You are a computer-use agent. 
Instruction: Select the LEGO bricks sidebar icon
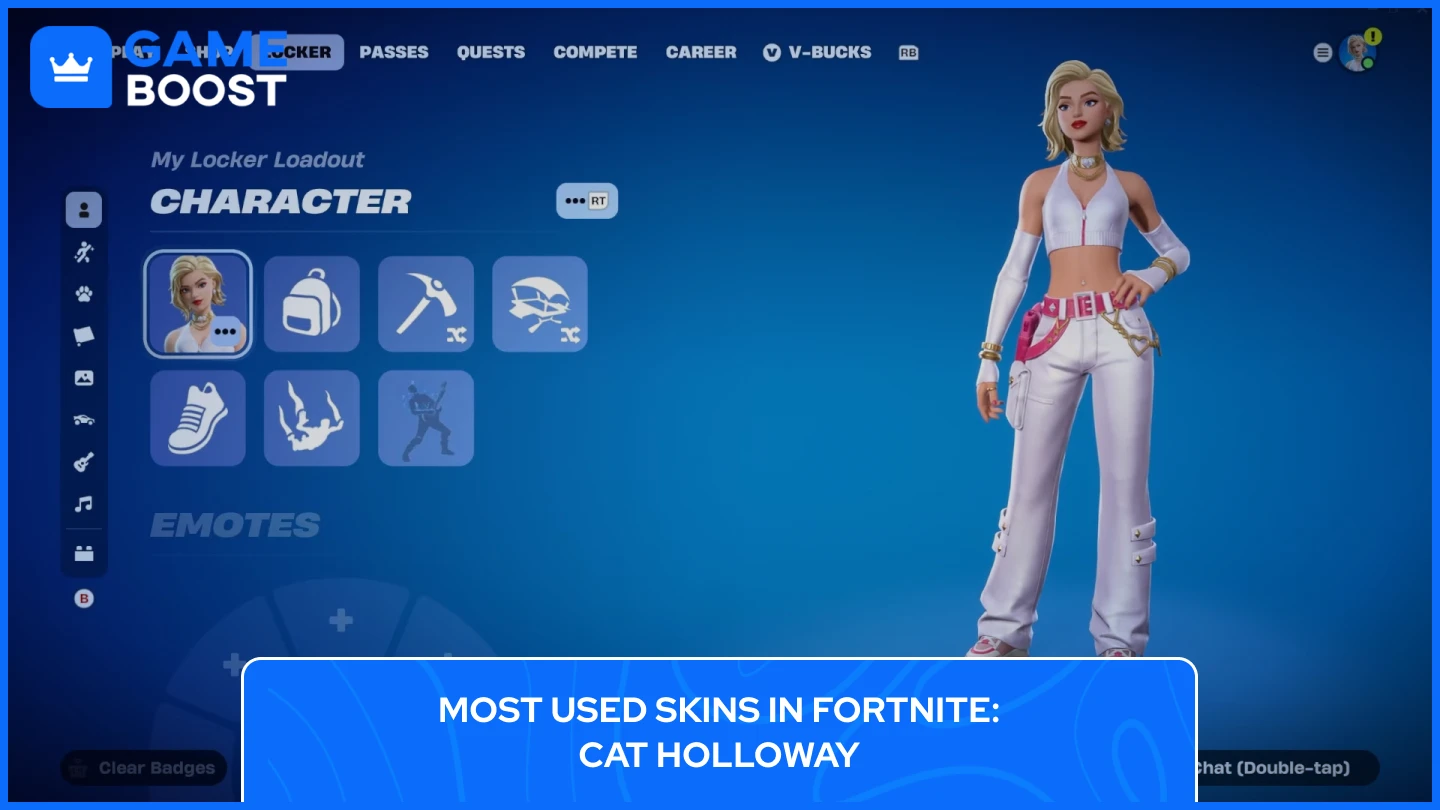click(84, 551)
